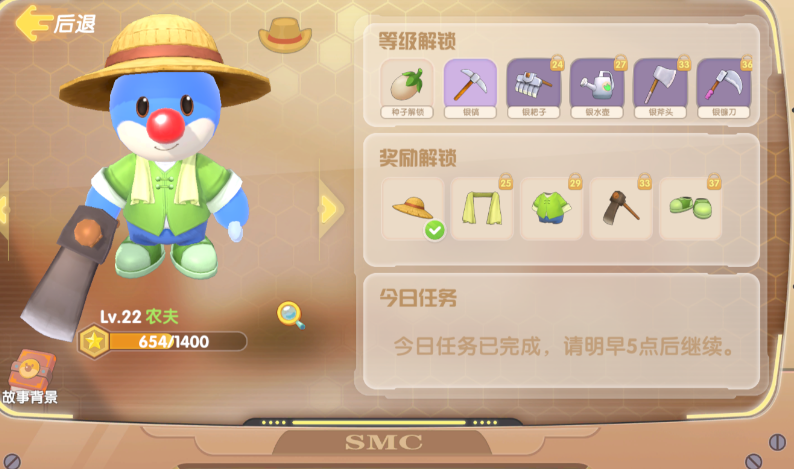Select the 银镐 silver pickaxe tile
This screenshot has height=469, width=794.
click(470, 87)
